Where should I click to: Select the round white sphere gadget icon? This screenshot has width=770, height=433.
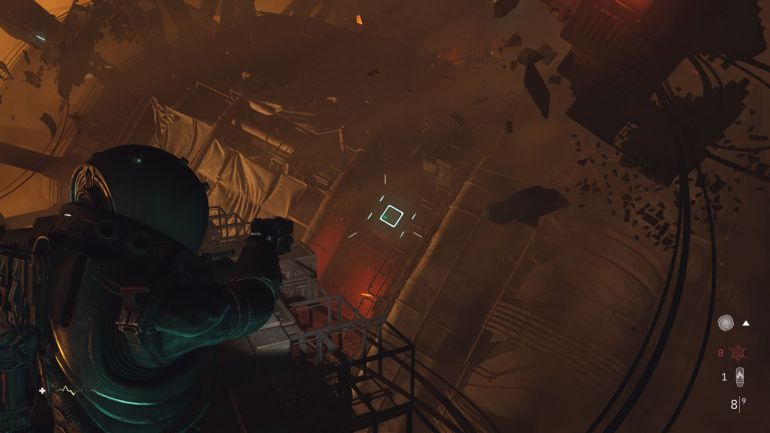(725, 324)
